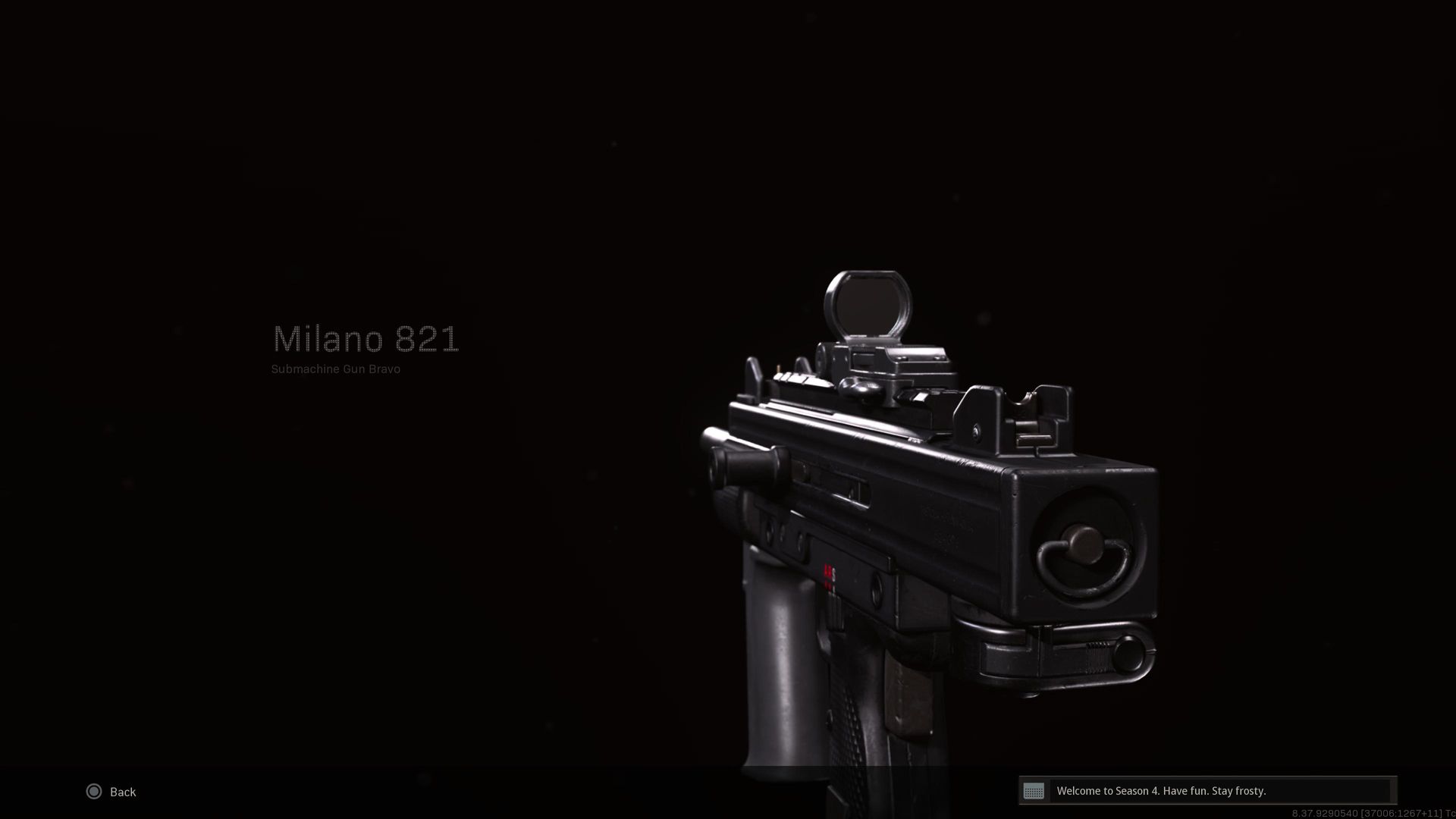The width and height of the screenshot is (1456, 819).
Task: Select the Submachine Gun Bravo label
Action: 335,369
